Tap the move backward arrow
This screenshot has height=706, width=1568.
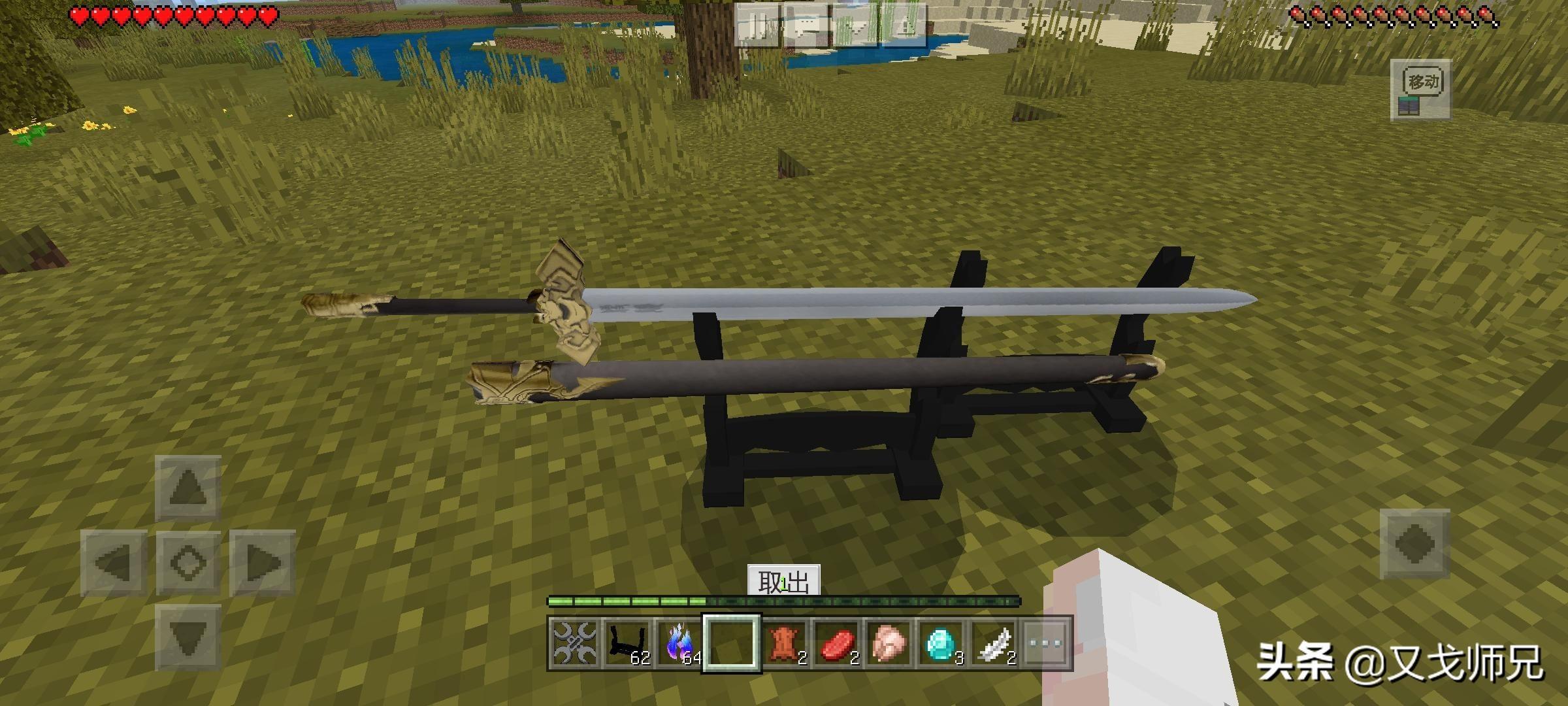point(188,637)
